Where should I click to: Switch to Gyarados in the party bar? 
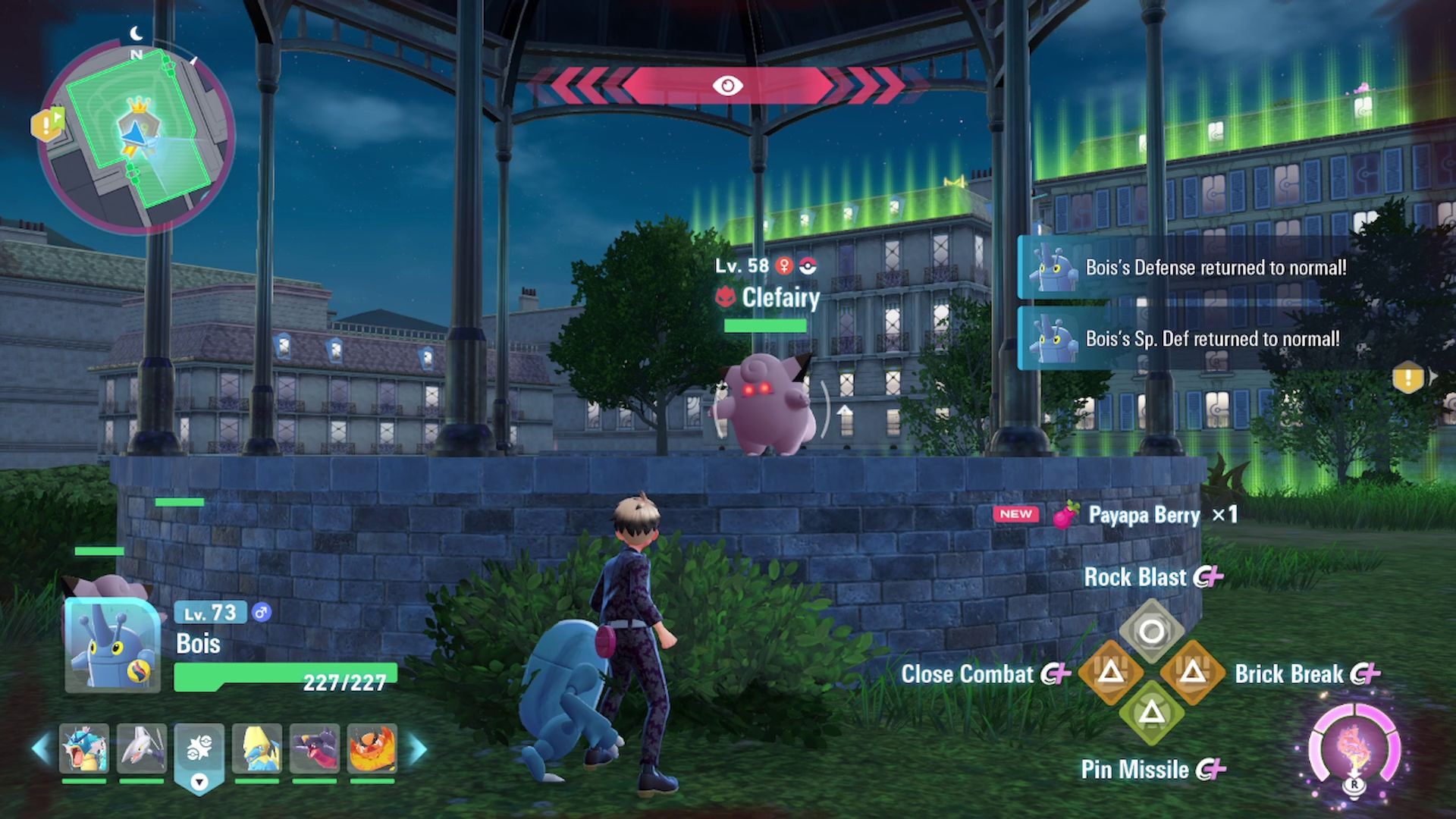(x=84, y=748)
